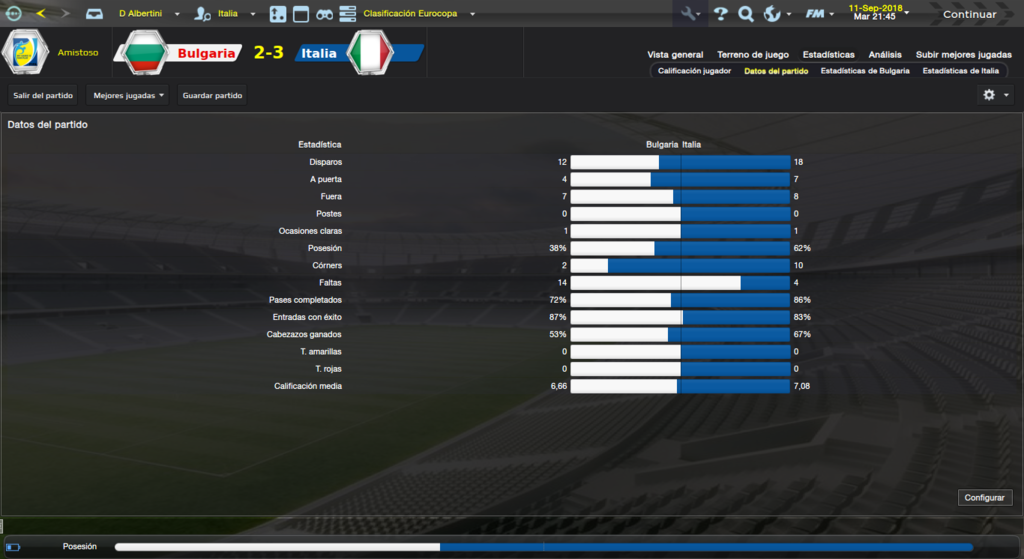View Estadísticas de Italia subtab

pyautogui.click(x=960, y=71)
